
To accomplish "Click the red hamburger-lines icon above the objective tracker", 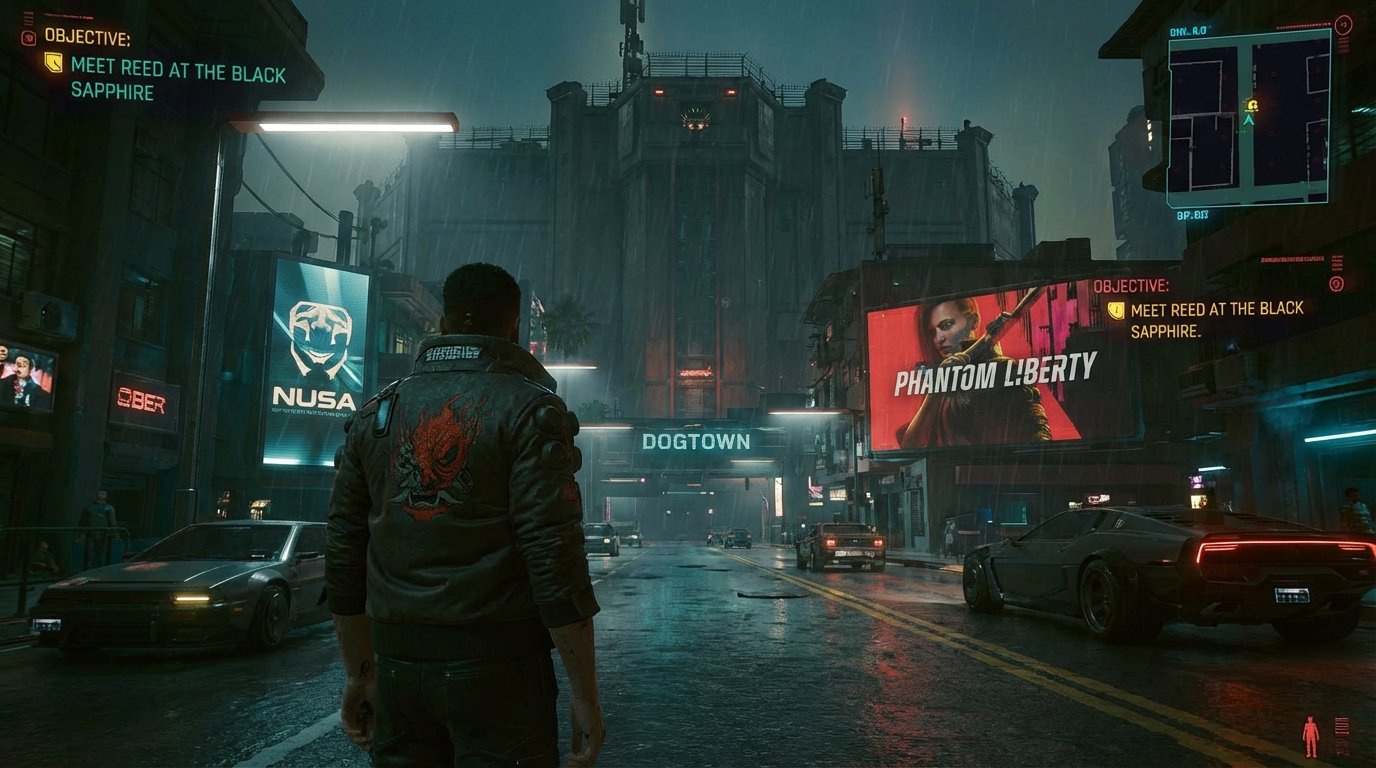I will [29, 18].
